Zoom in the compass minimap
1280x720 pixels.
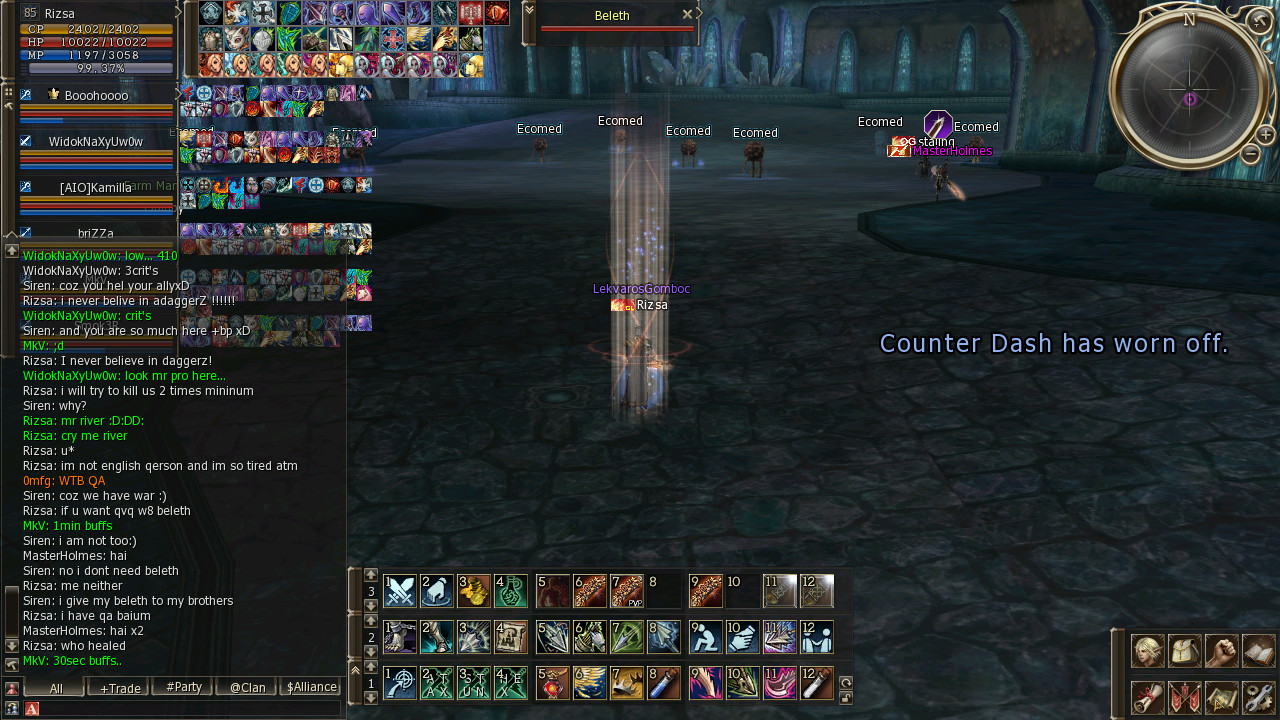tap(1265, 134)
